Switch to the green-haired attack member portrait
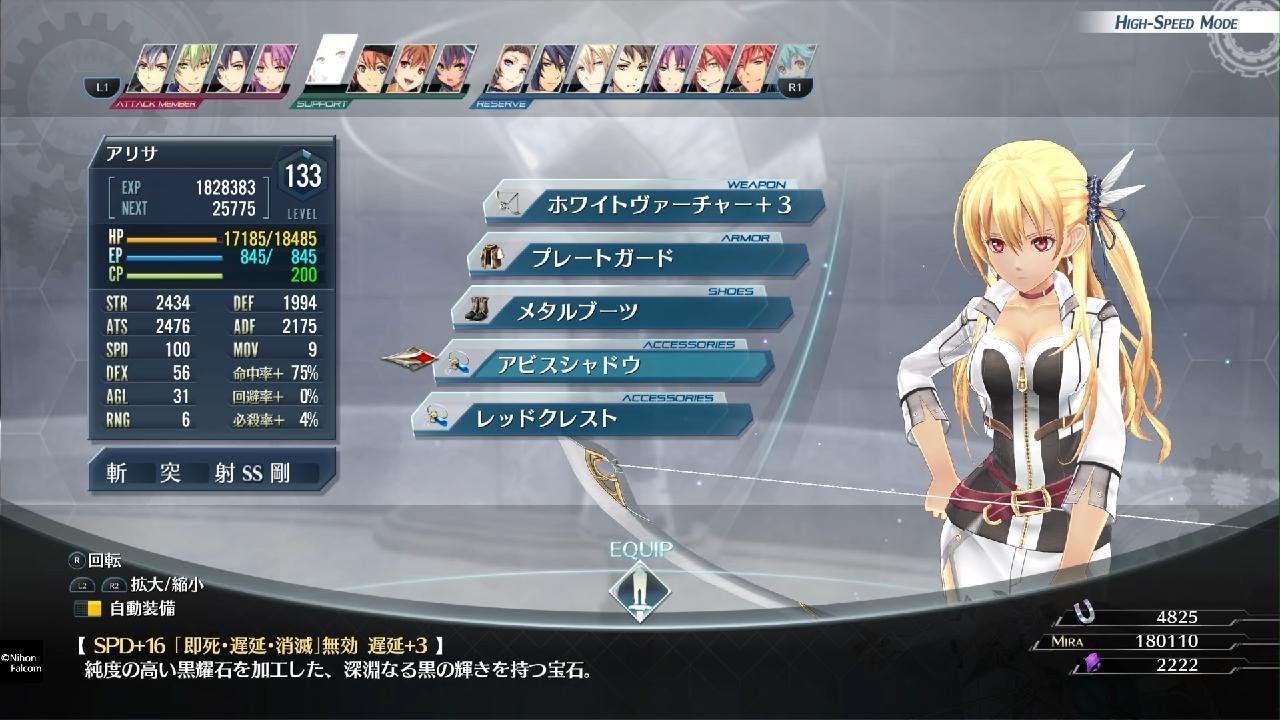 pos(189,68)
